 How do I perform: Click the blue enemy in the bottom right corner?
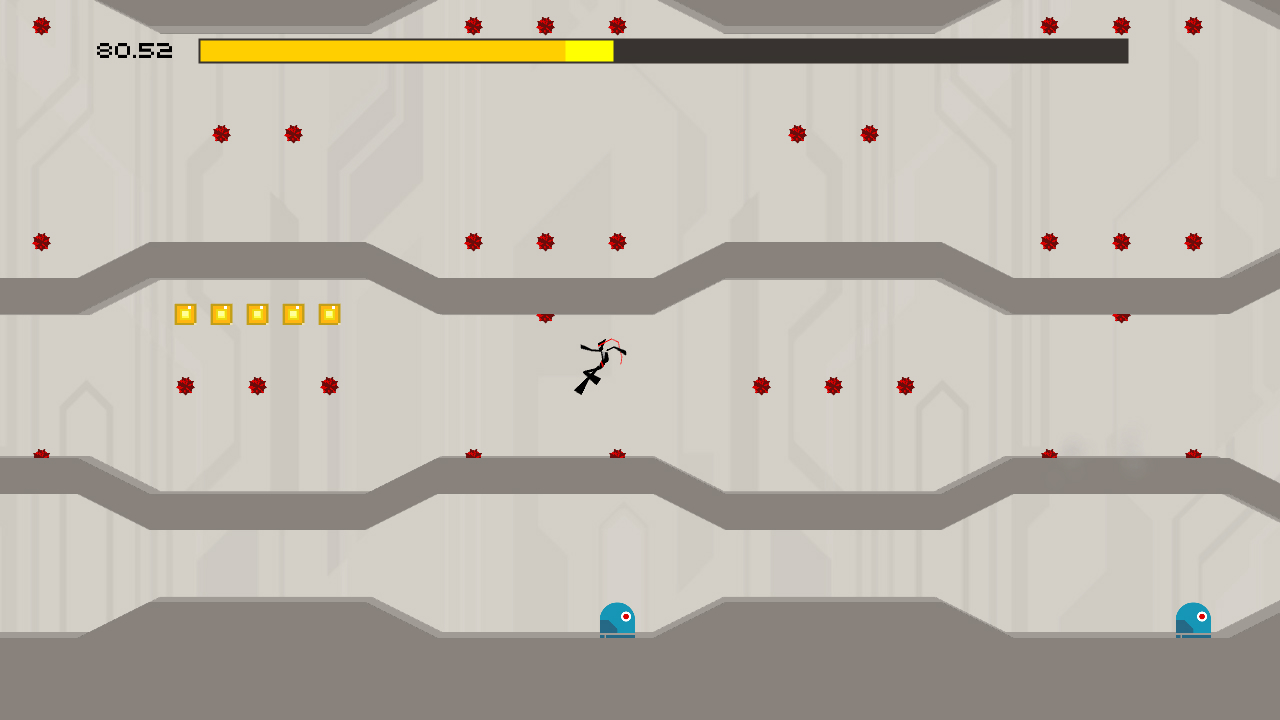click(1194, 618)
